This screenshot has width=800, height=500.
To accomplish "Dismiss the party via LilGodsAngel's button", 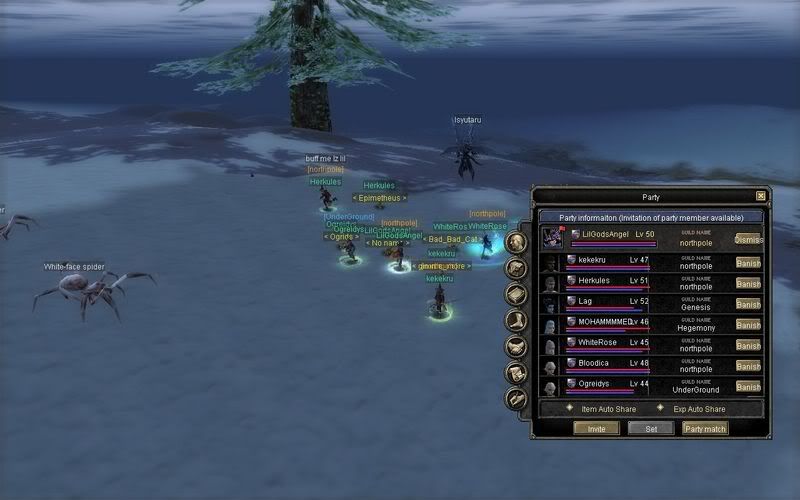I will pos(748,240).
